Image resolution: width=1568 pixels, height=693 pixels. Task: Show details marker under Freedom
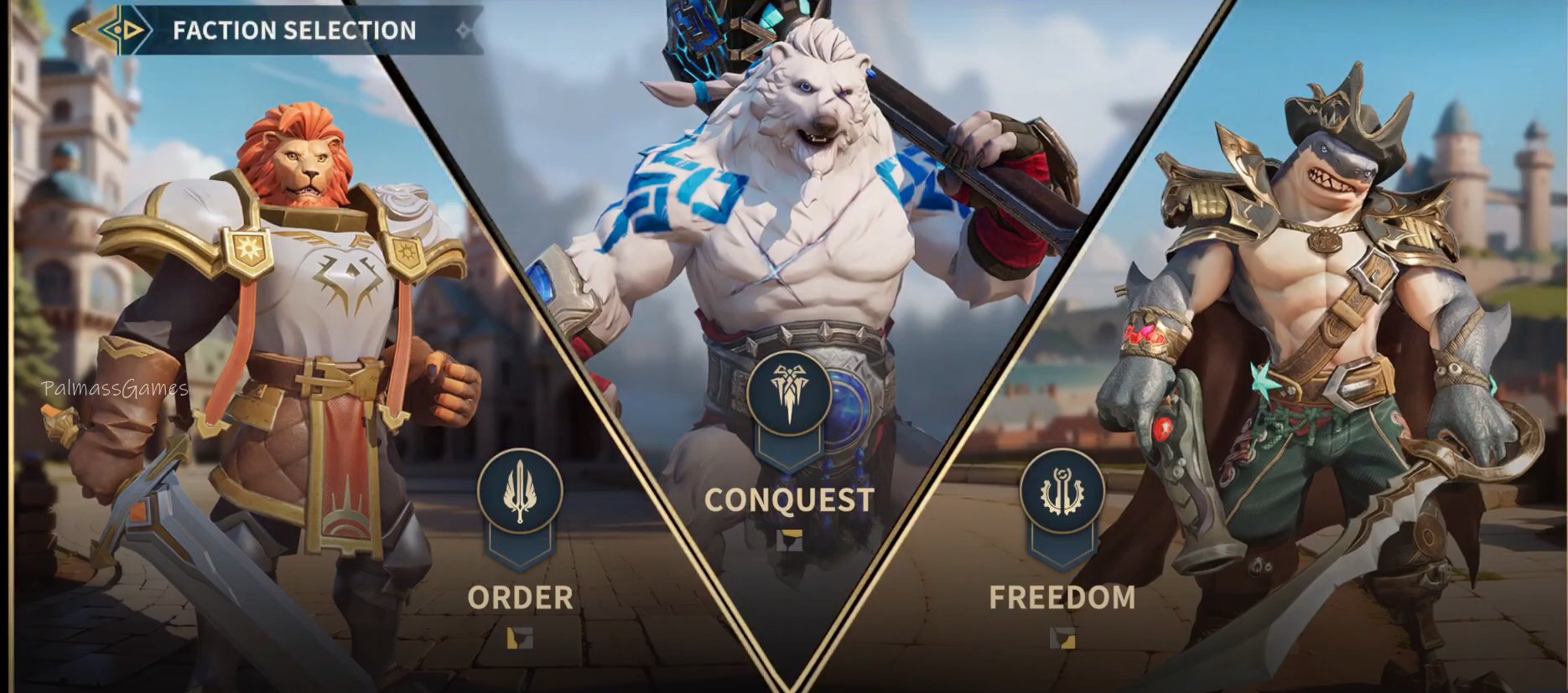[x=1062, y=639]
